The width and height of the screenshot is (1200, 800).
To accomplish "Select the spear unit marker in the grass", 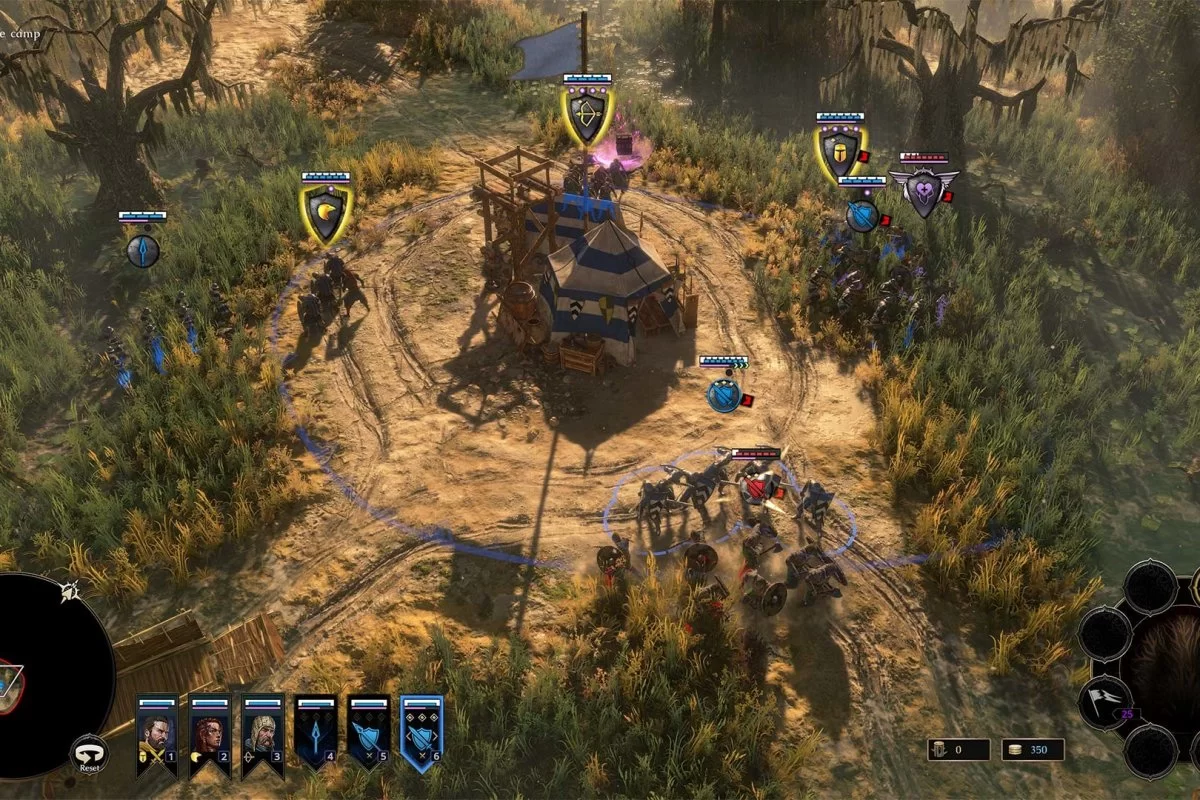I will click(x=143, y=250).
